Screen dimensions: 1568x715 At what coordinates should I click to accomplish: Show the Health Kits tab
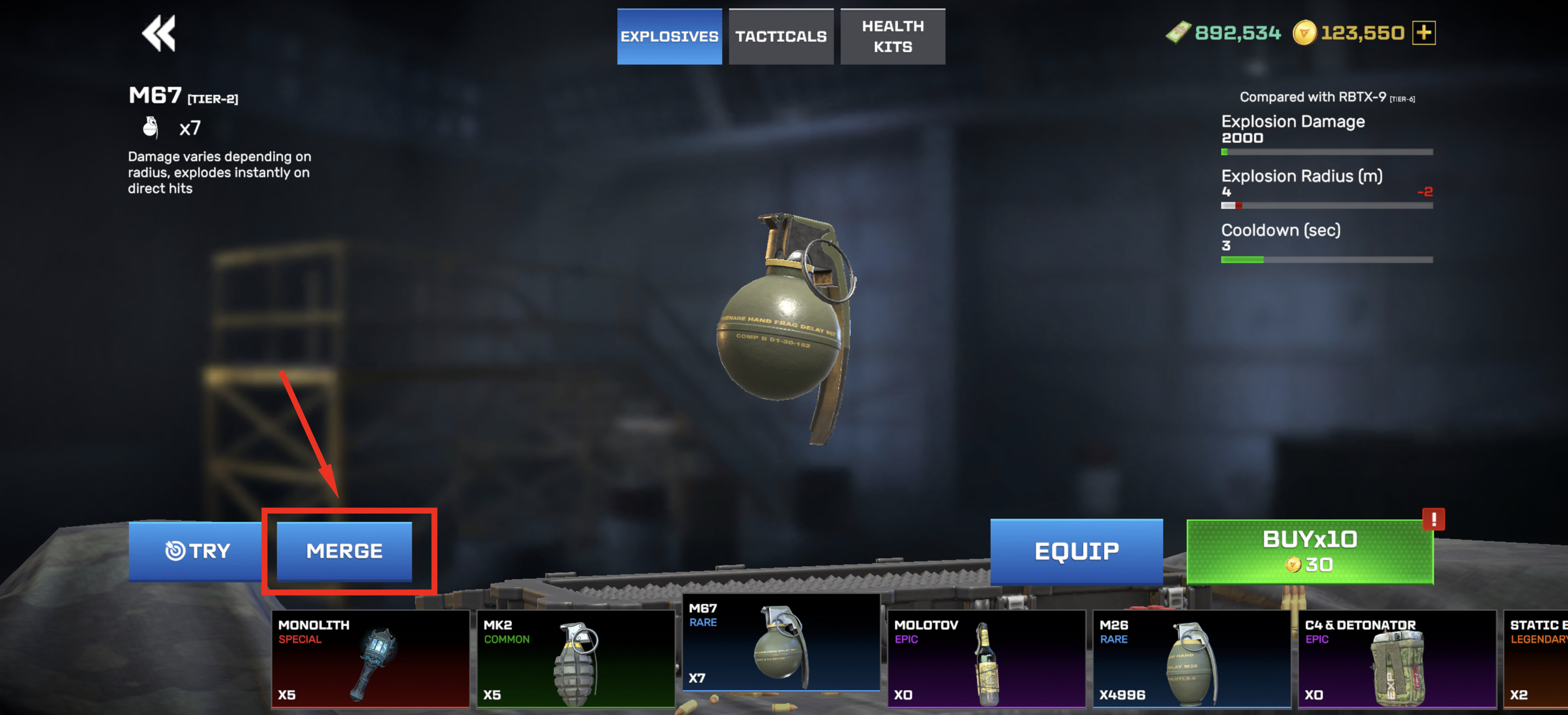tap(892, 36)
